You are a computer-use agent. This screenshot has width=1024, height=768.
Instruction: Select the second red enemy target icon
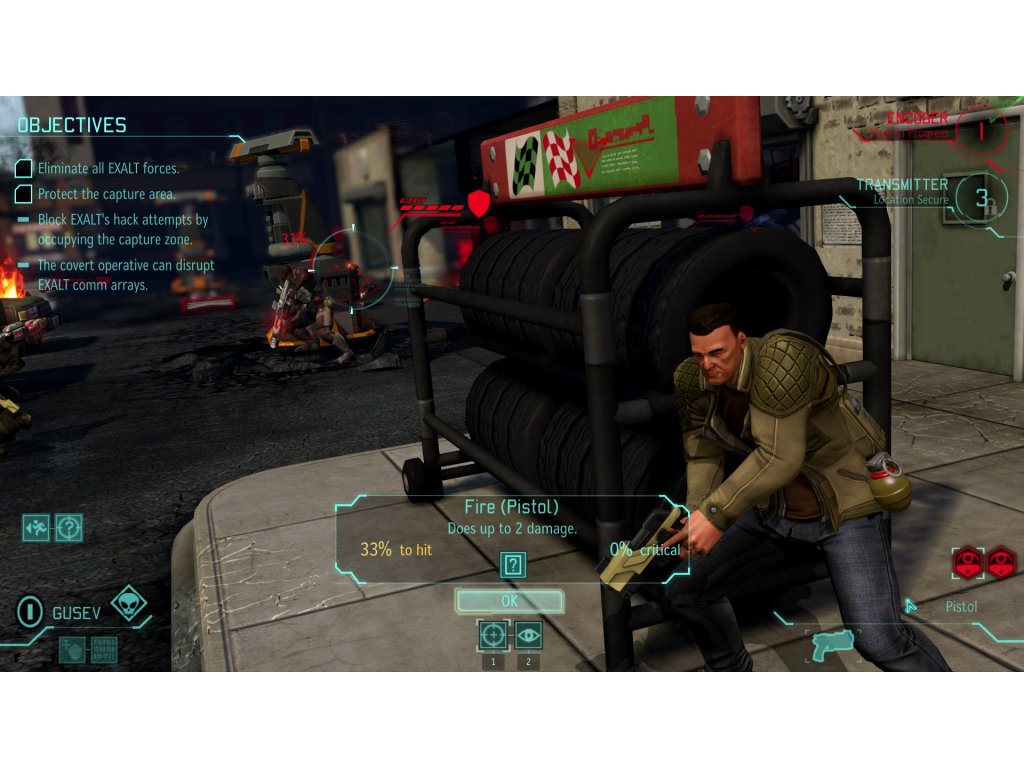1000,562
